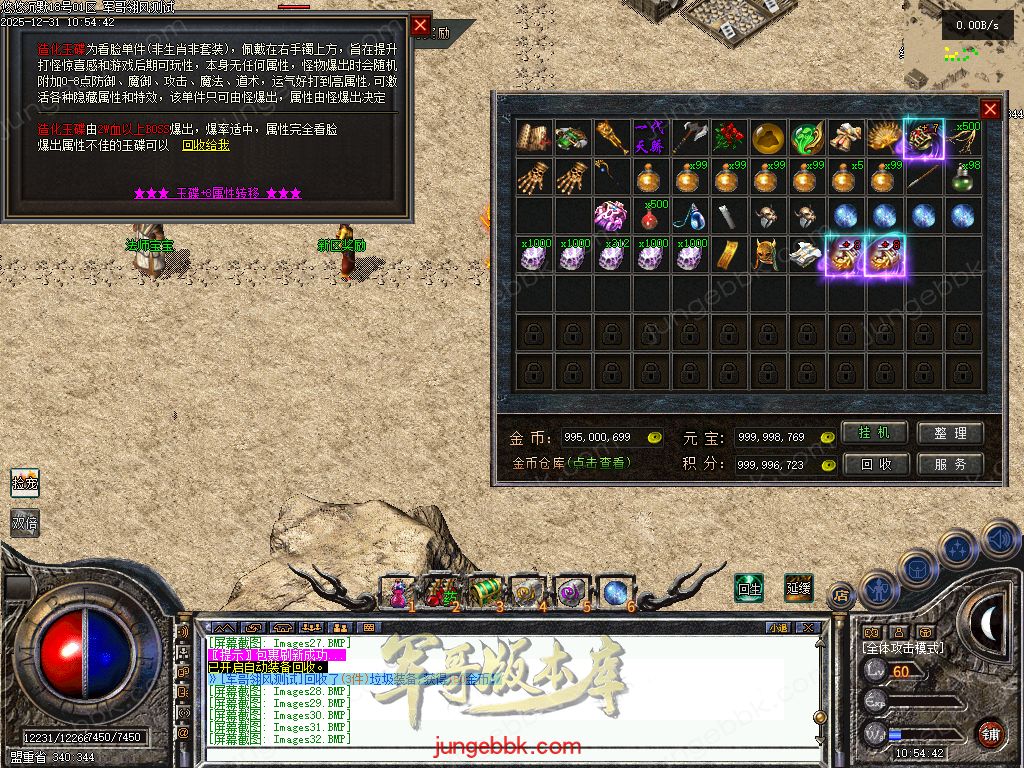Toggle the 捡宠 pet pickup button
Screen dimensions: 1024x768
(x=24, y=483)
